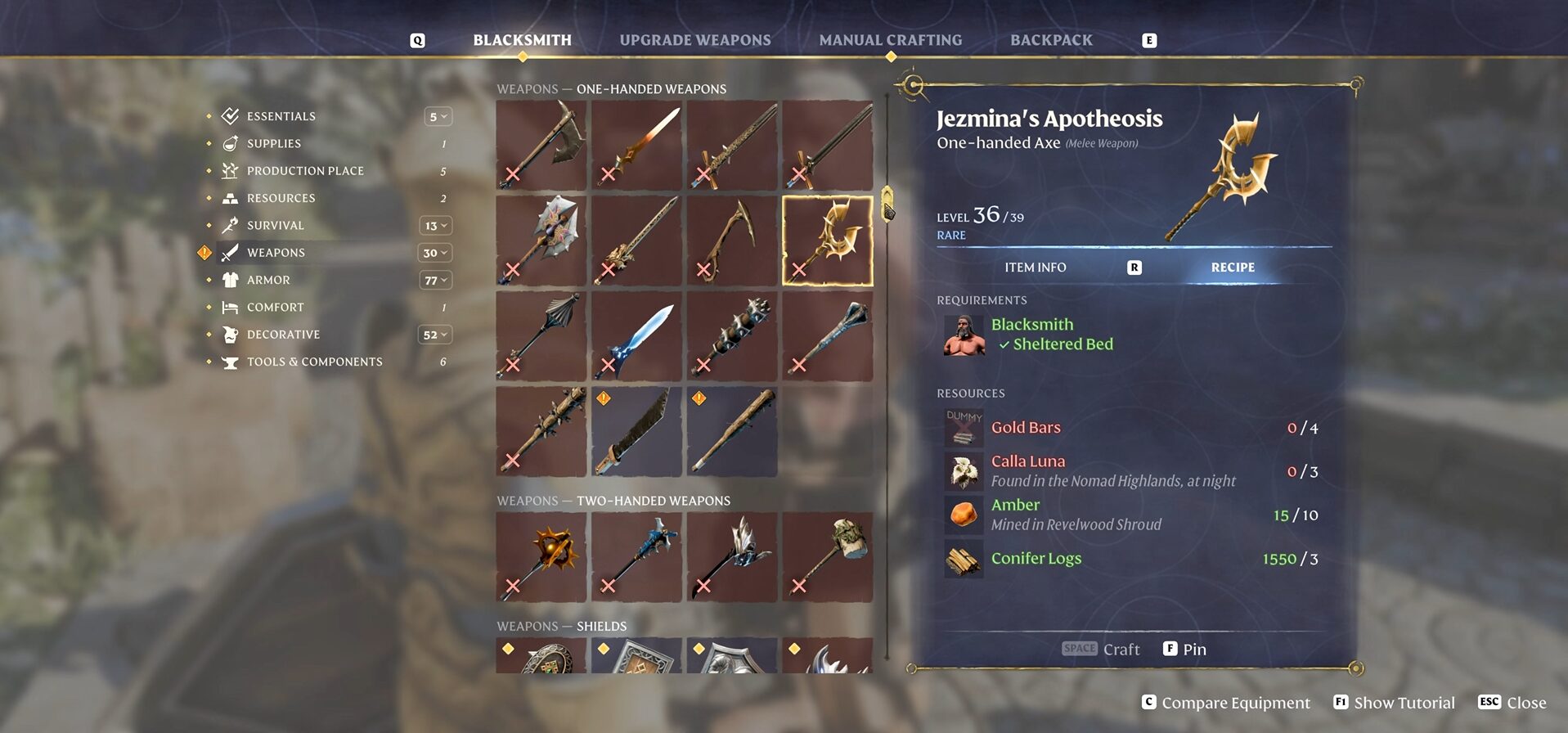Image resolution: width=1568 pixels, height=733 pixels.
Task: Select the Production Place category
Action: pyautogui.click(x=304, y=171)
